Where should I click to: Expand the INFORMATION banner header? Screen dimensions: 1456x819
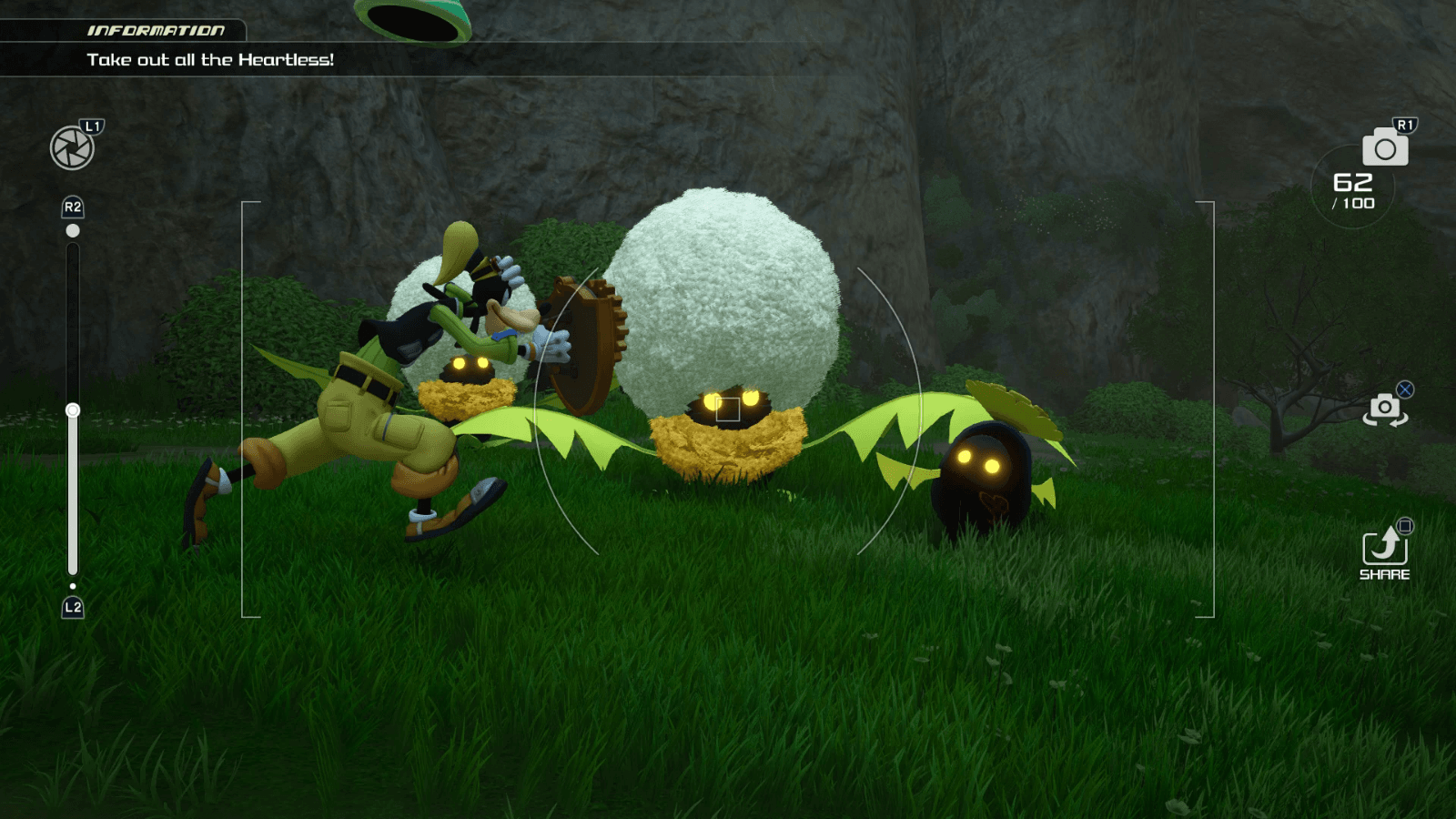(x=157, y=29)
